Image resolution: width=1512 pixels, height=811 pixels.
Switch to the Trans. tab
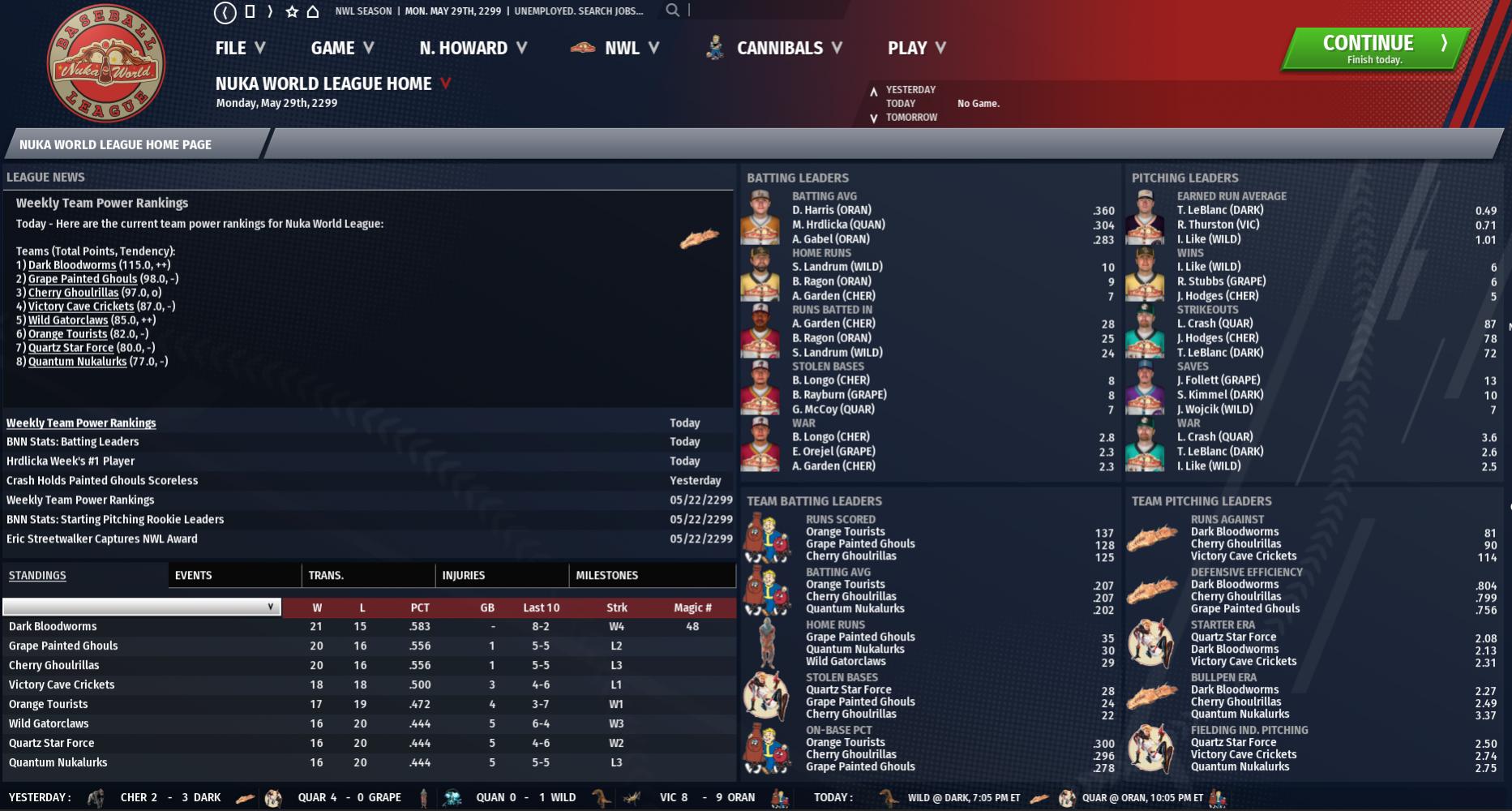point(326,576)
